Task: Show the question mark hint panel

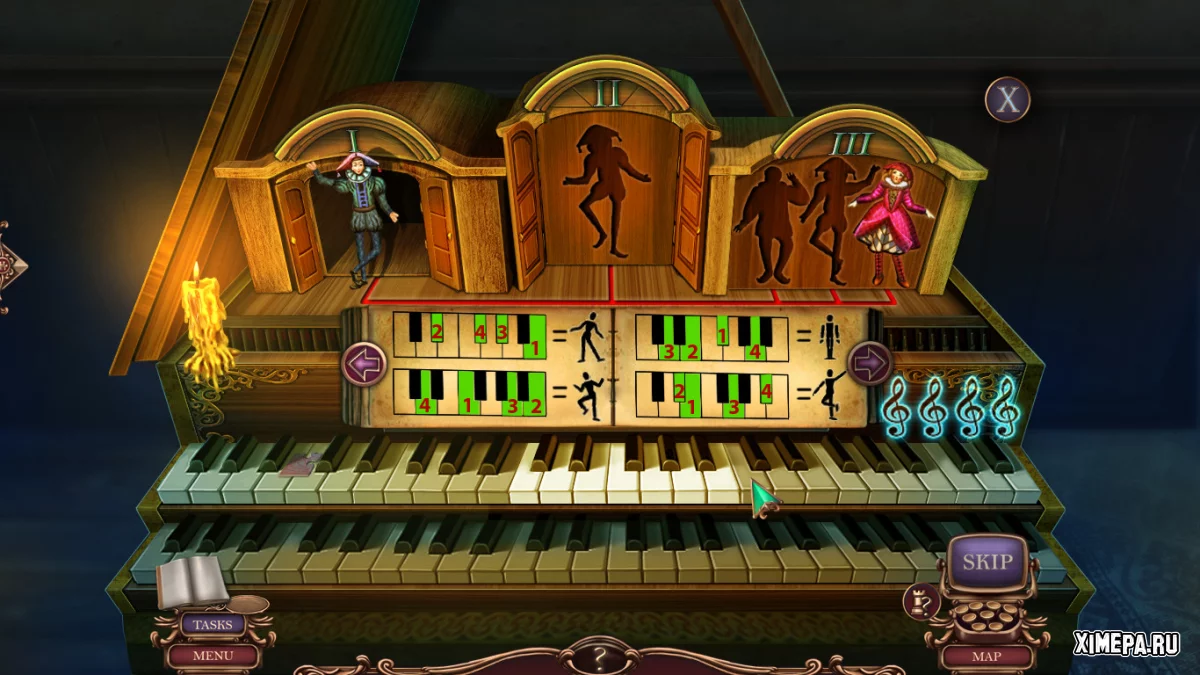Action: (x=600, y=658)
